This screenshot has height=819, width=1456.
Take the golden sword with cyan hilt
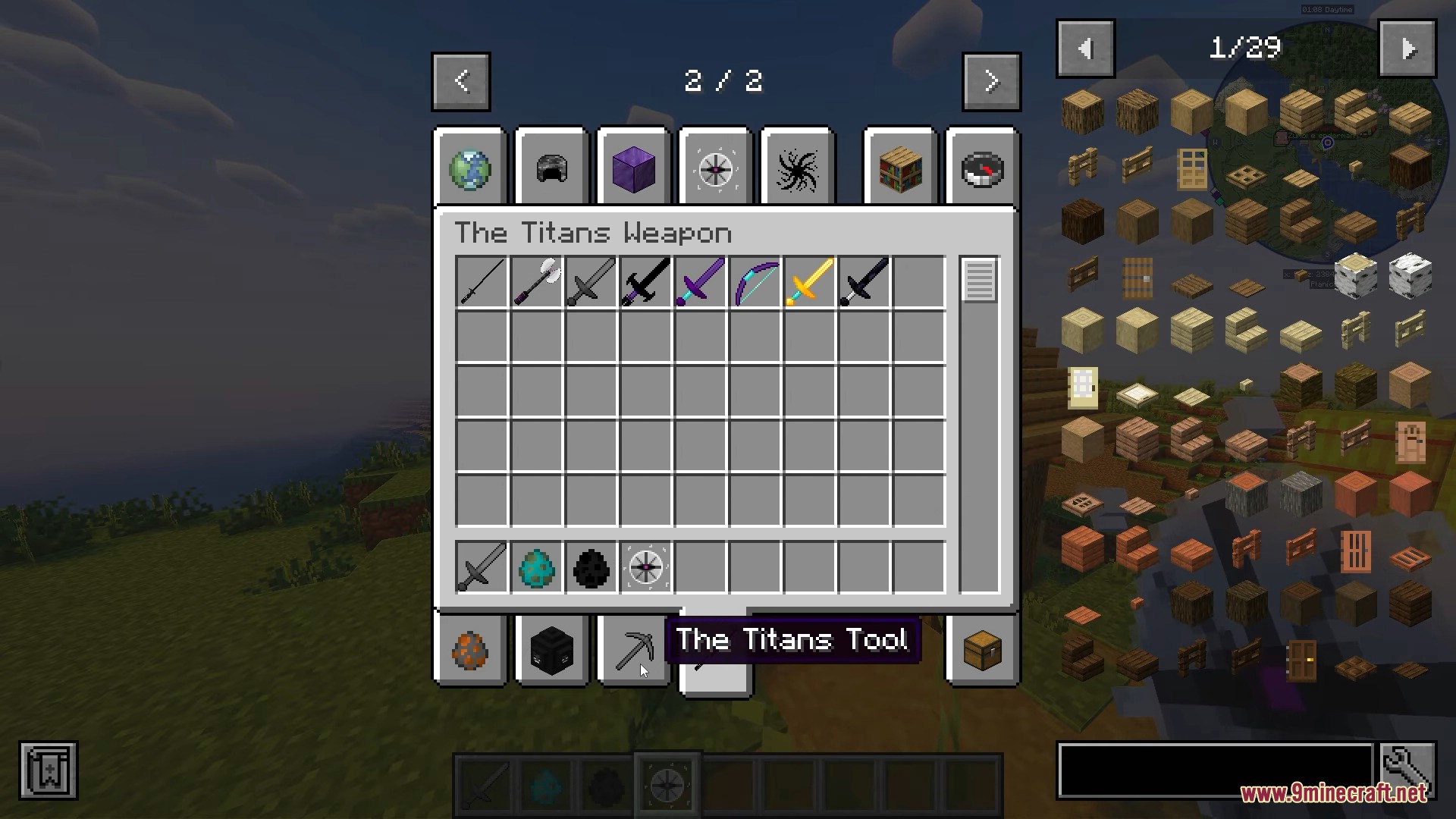click(x=810, y=282)
